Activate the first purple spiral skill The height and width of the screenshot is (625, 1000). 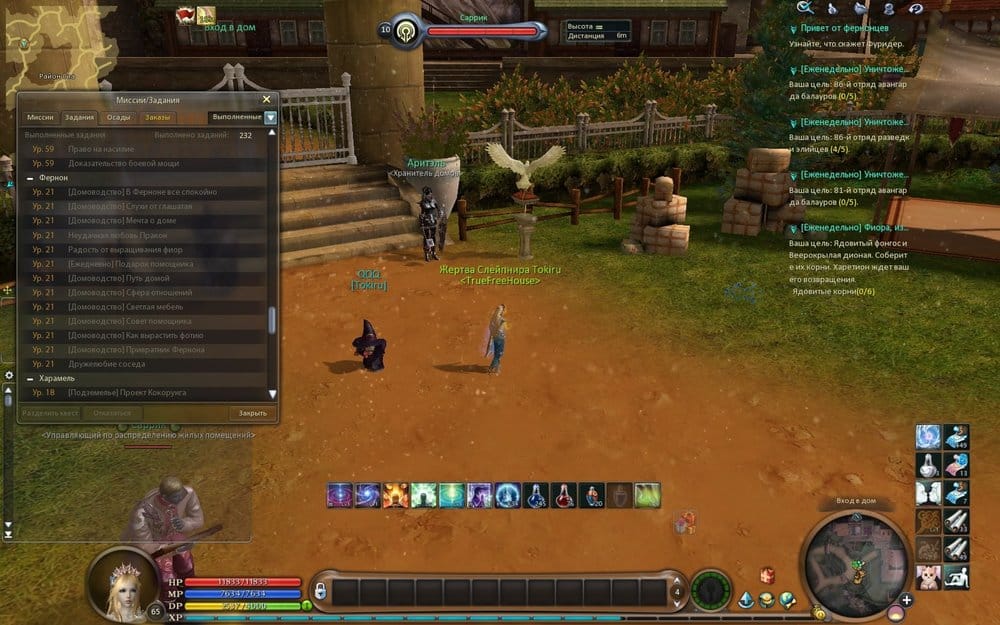click(340, 495)
